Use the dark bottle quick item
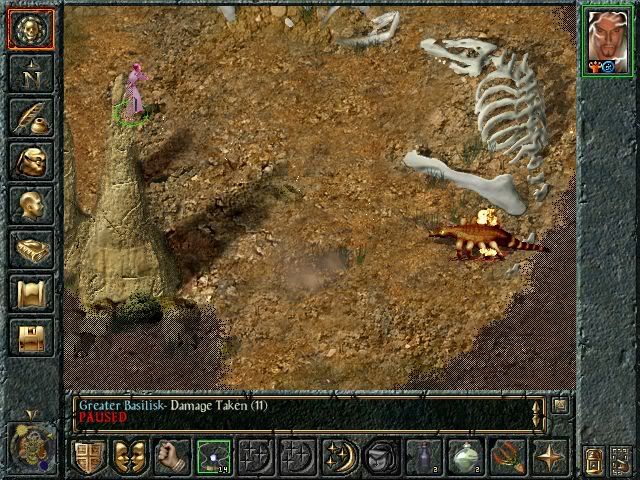Viewport: 640px width, 480px height. 423,457
